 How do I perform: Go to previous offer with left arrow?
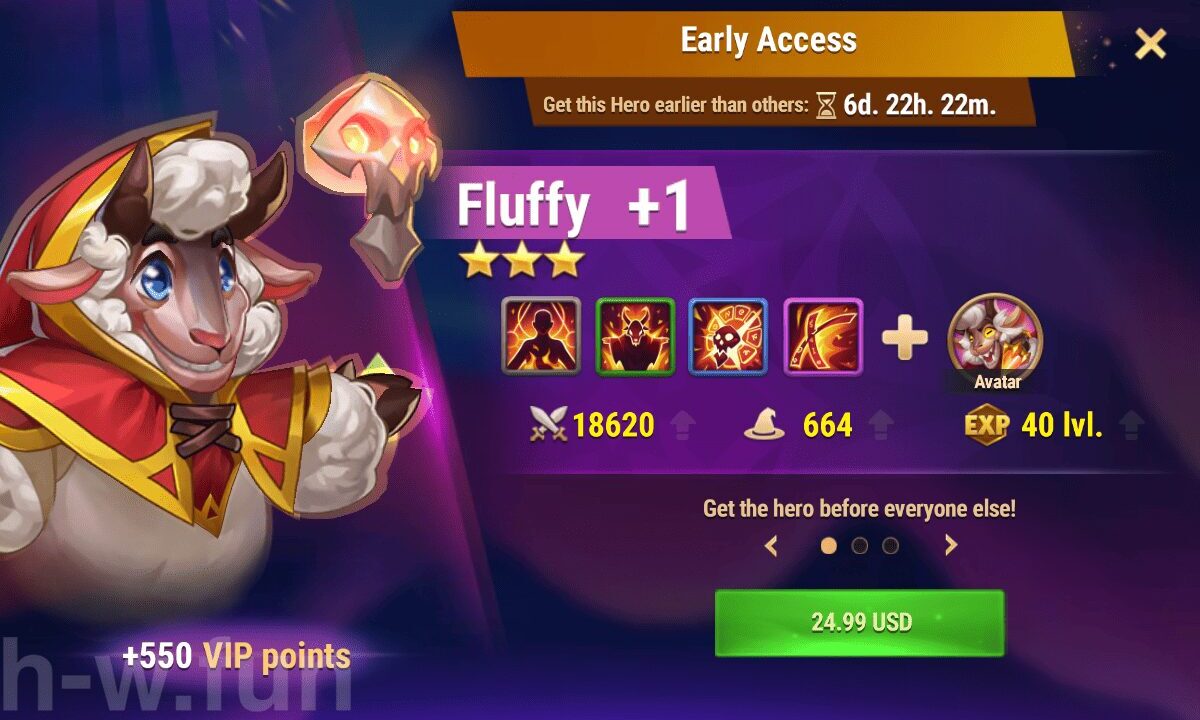pyautogui.click(x=771, y=545)
